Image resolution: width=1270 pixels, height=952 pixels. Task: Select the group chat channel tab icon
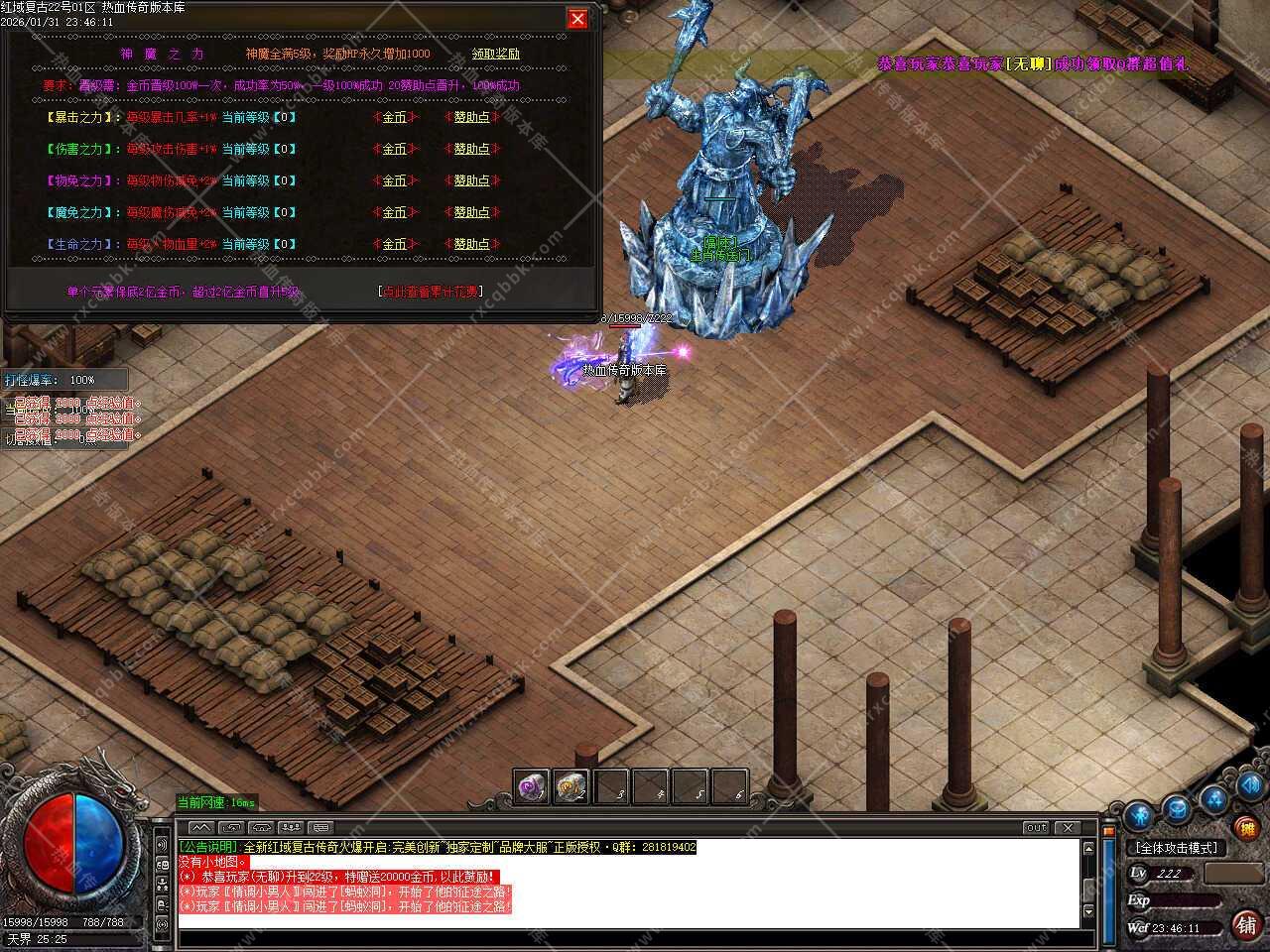pyautogui.click(x=291, y=827)
